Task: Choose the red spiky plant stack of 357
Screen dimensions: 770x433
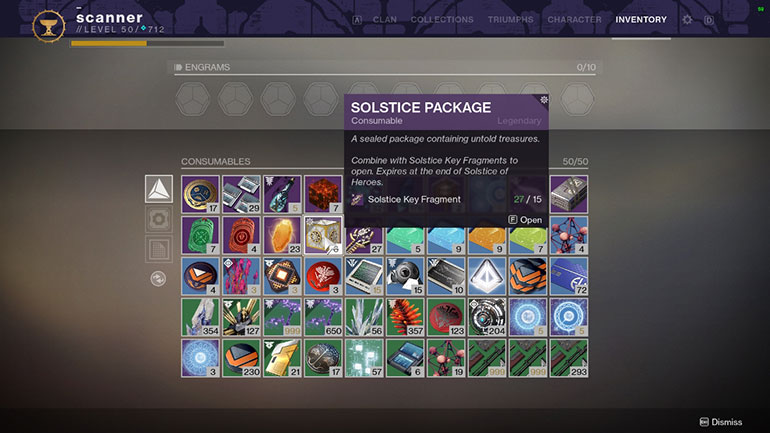Action: (405, 317)
